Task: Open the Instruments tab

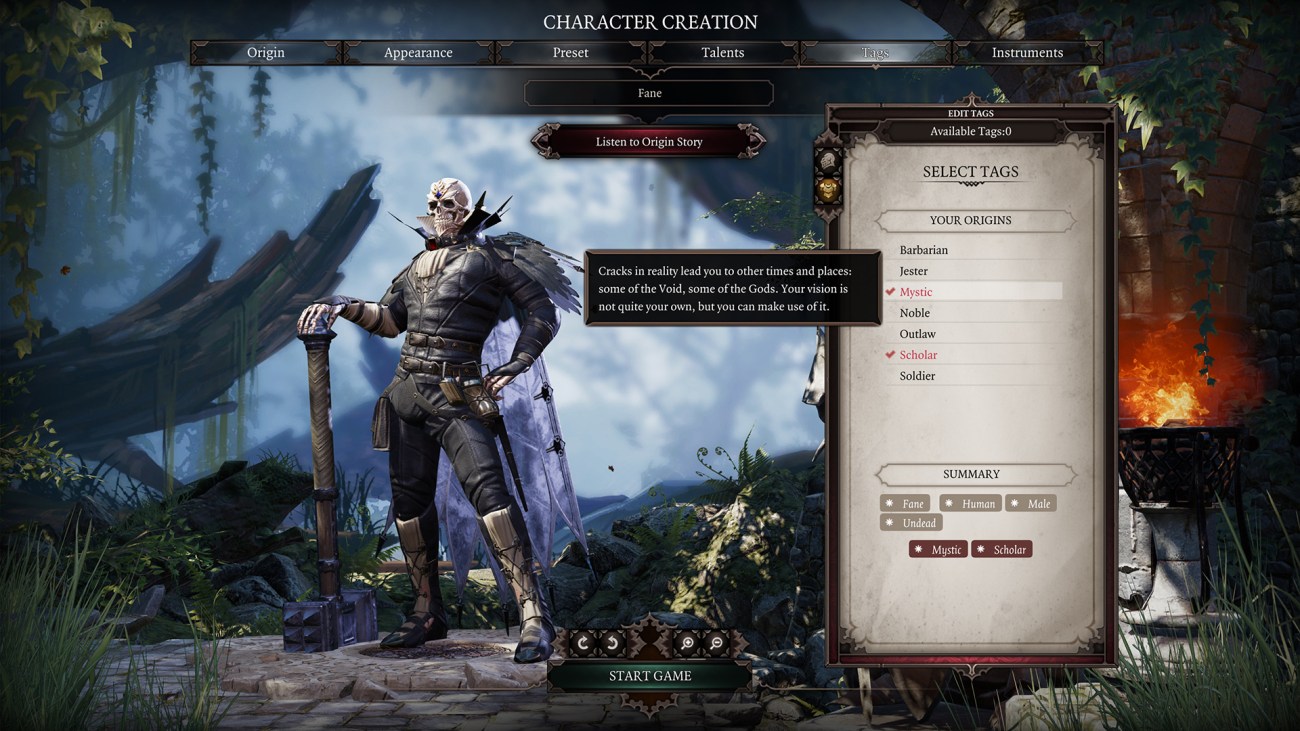Action: pos(1028,52)
